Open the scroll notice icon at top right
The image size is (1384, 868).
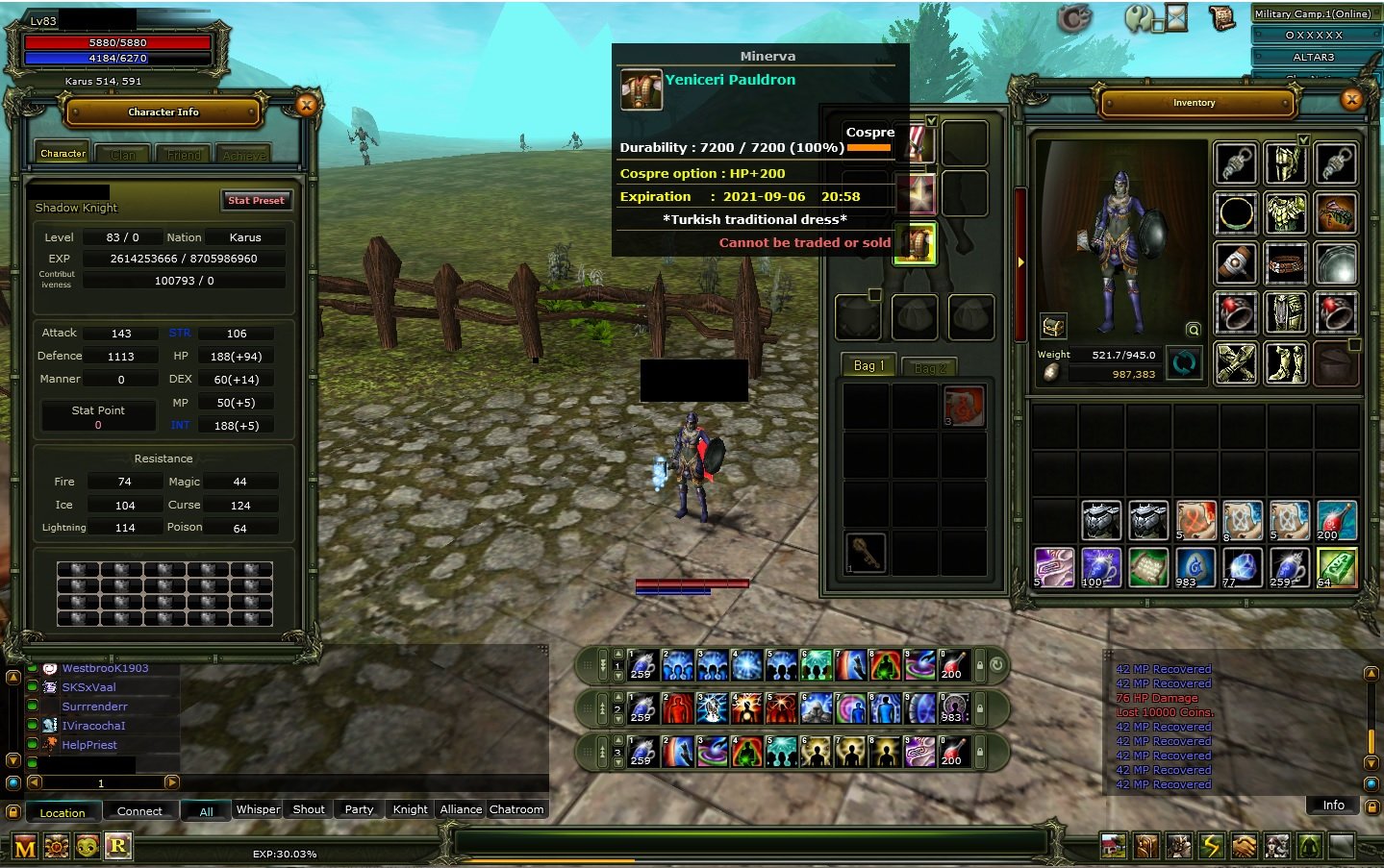1221,16
